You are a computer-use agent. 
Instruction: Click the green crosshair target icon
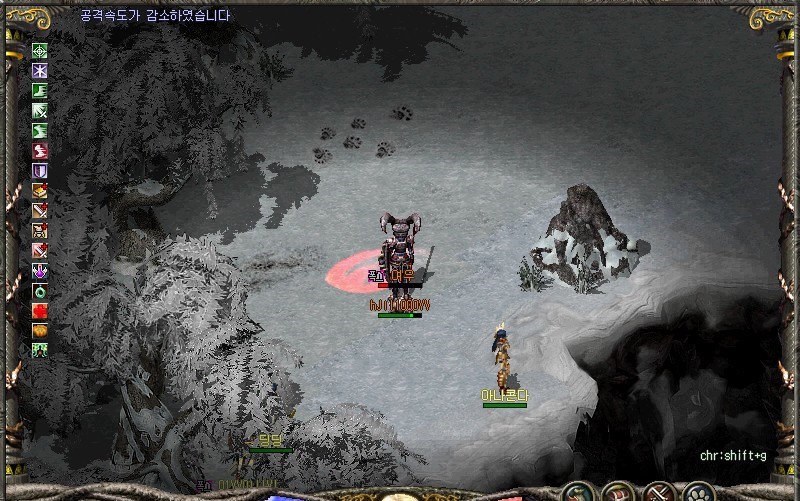40,51
